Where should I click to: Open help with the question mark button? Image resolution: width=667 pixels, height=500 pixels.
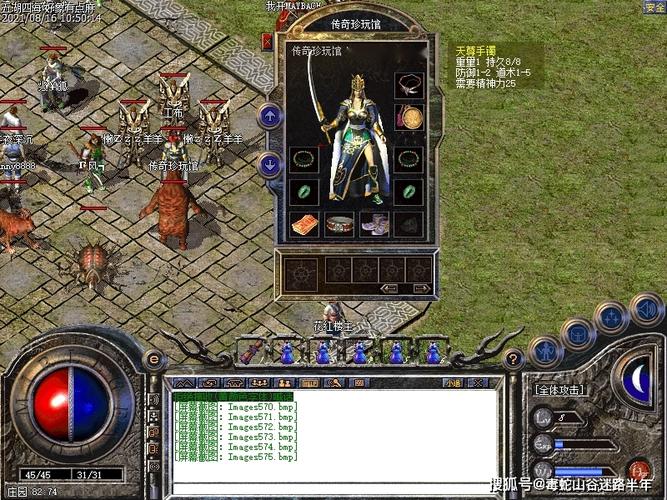pos(512,360)
